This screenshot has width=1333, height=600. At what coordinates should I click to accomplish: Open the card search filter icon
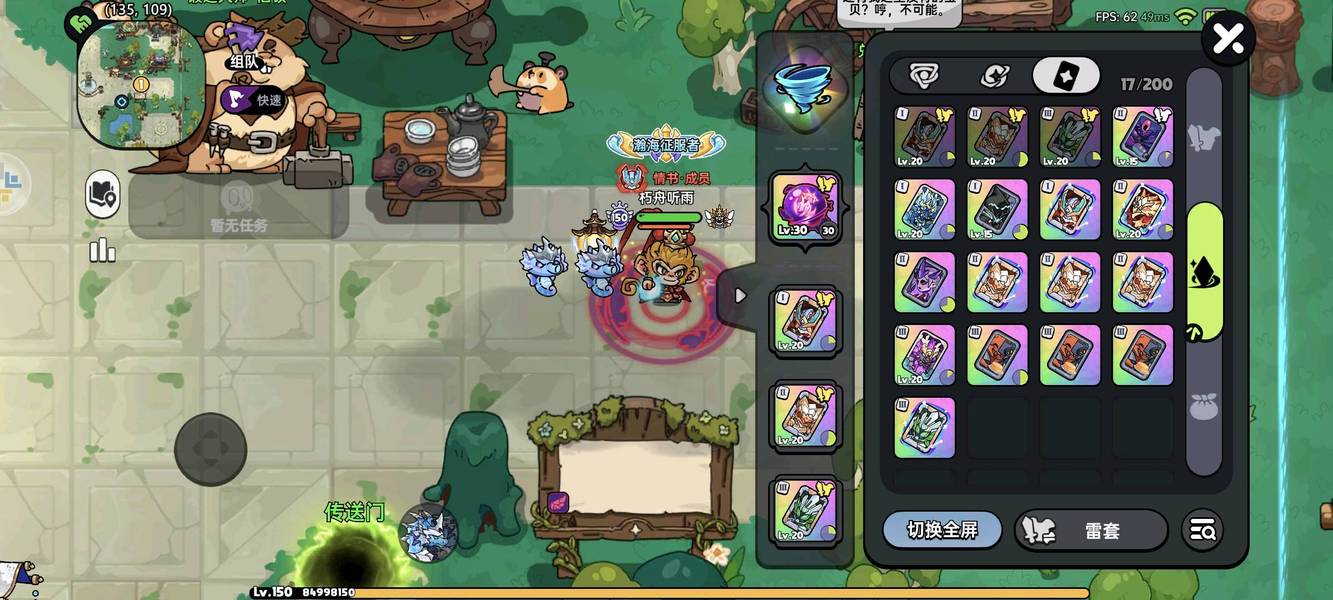click(1202, 531)
